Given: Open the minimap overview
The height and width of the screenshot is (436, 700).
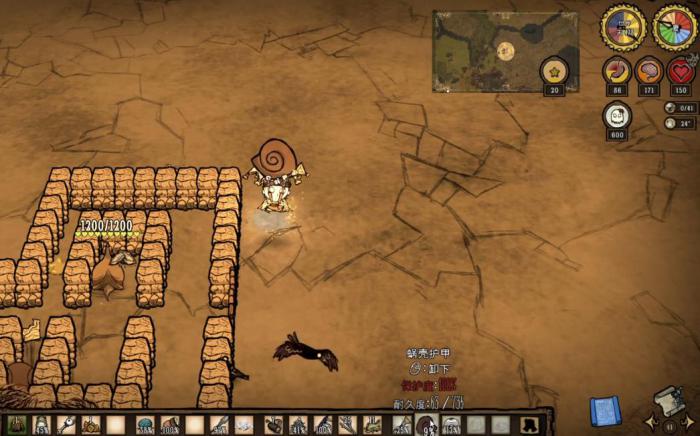Looking at the screenshot, I should [505, 51].
